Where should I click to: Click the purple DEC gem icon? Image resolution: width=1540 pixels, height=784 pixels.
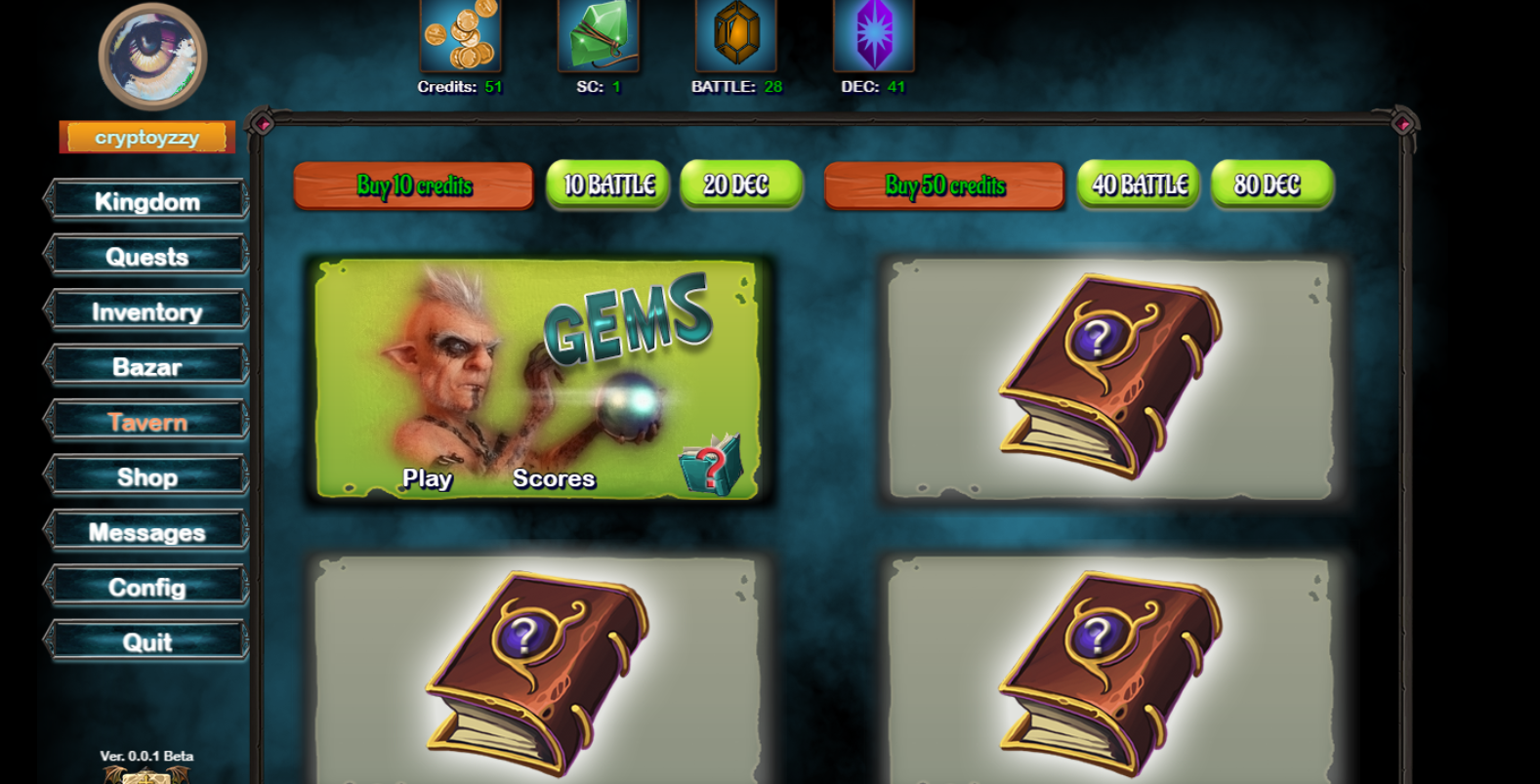pos(875,37)
